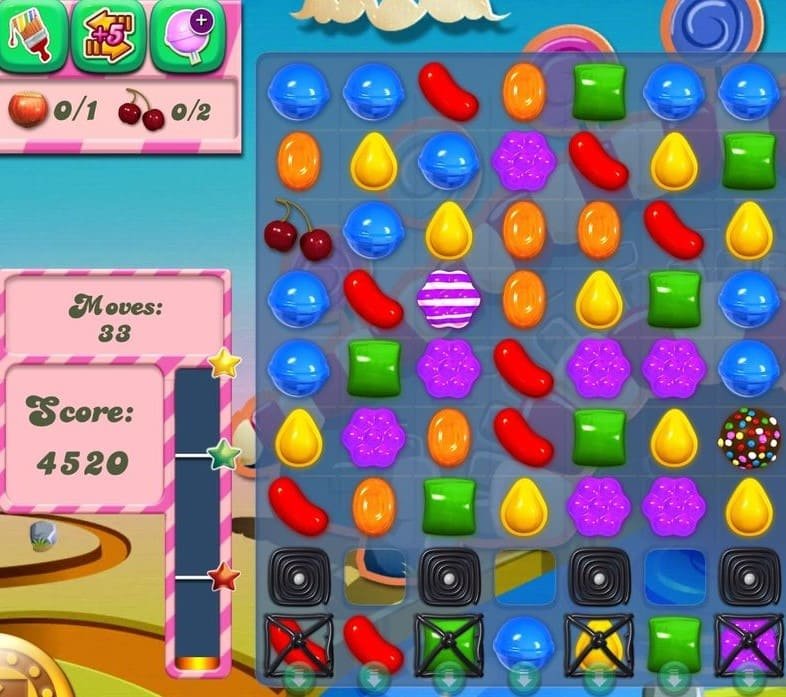Pick the locked purple candy
The image size is (786, 697).
(747, 641)
